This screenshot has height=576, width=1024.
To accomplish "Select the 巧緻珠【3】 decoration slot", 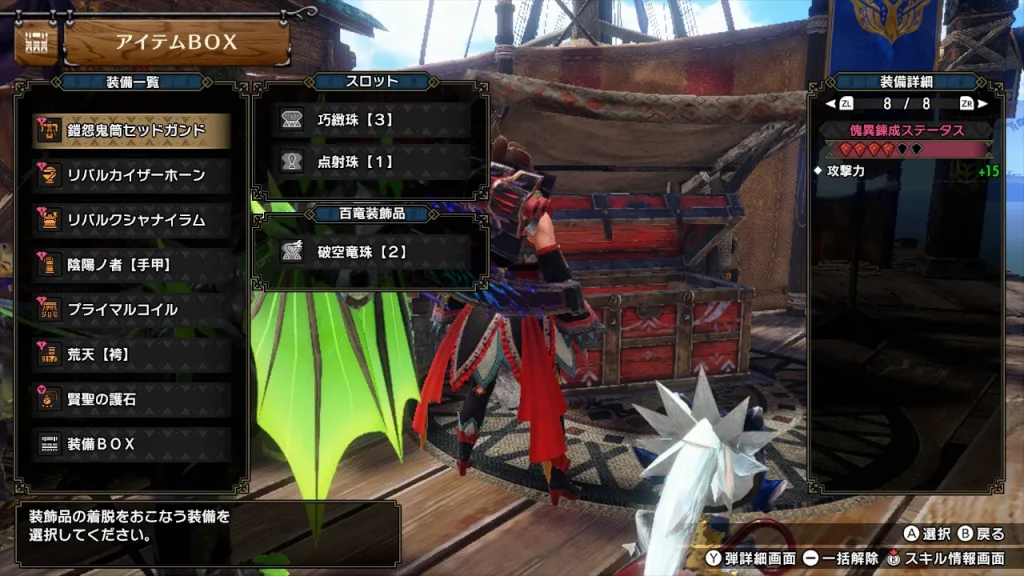I will pyautogui.click(x=371, y=119).
